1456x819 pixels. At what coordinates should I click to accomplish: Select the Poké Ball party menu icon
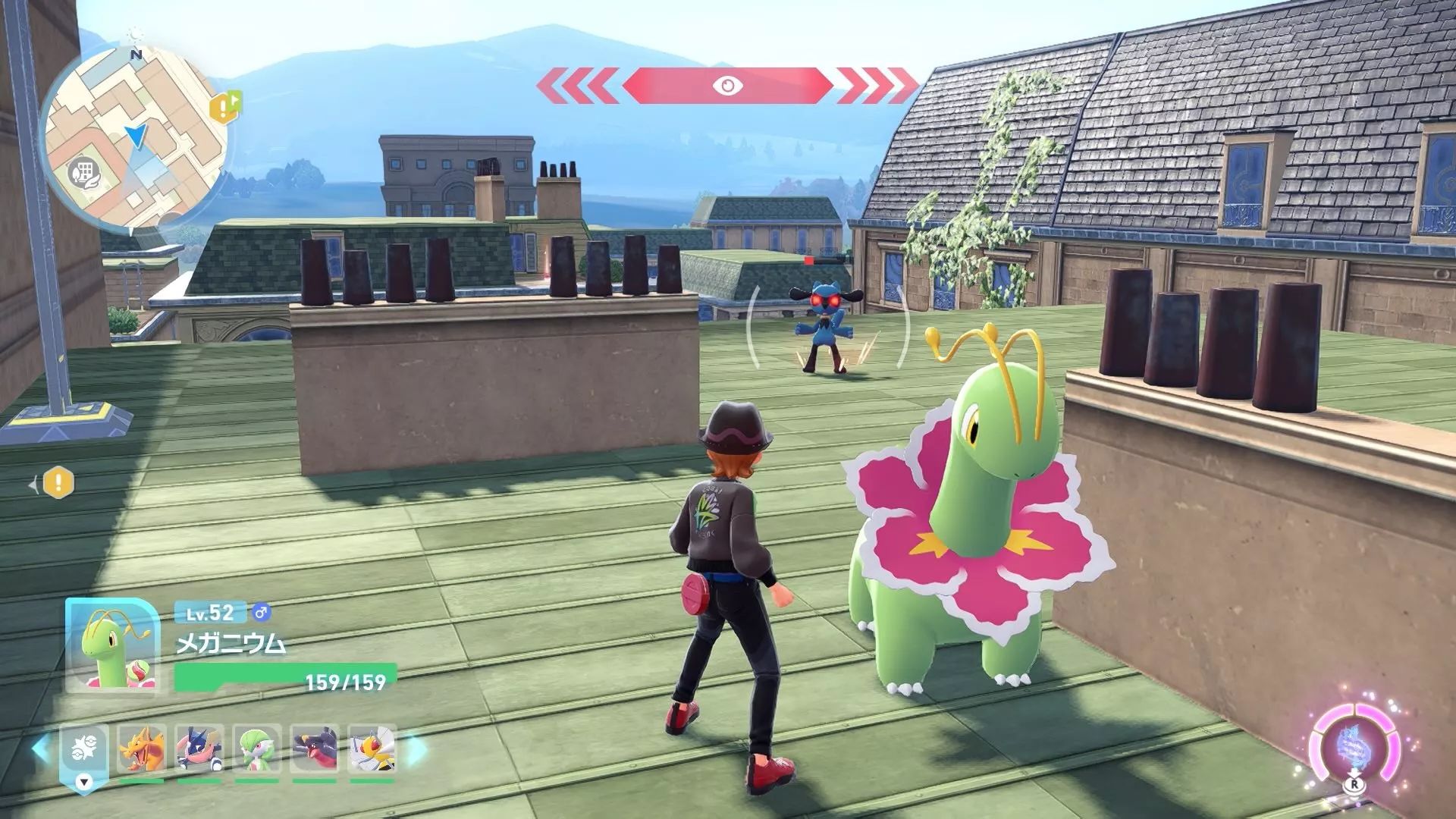point(84,748)
